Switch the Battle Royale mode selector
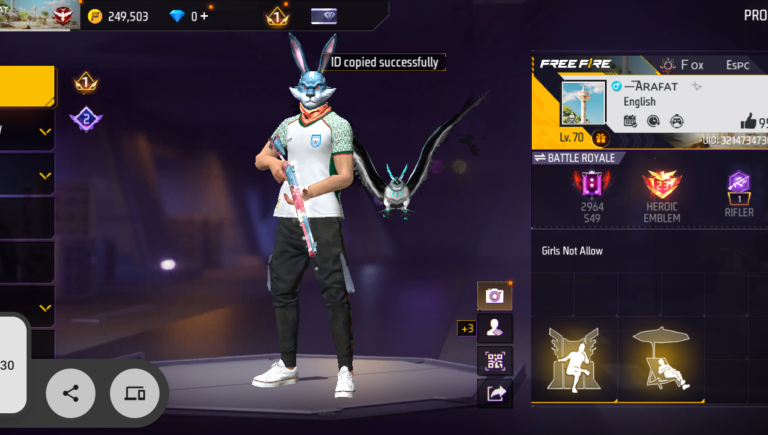Screen dimensions: 768x435 (x=581, y=158)
